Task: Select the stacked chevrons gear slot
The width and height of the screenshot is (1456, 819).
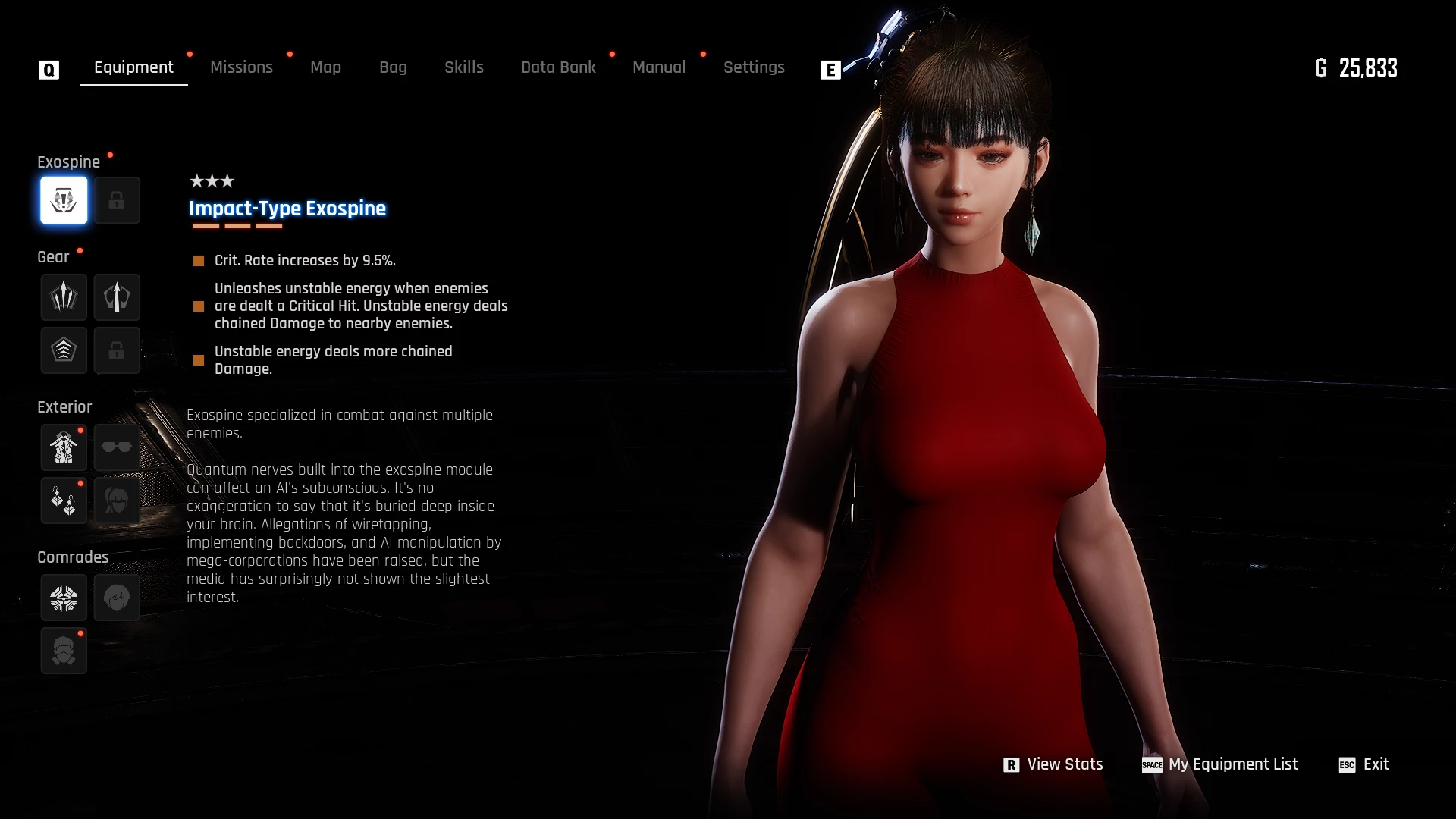Action: coord(64,350)
